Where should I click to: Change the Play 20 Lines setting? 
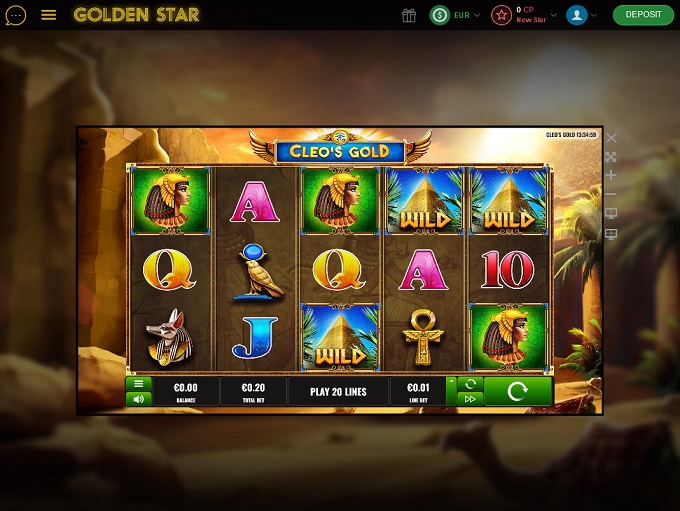(x=337, y=391)
